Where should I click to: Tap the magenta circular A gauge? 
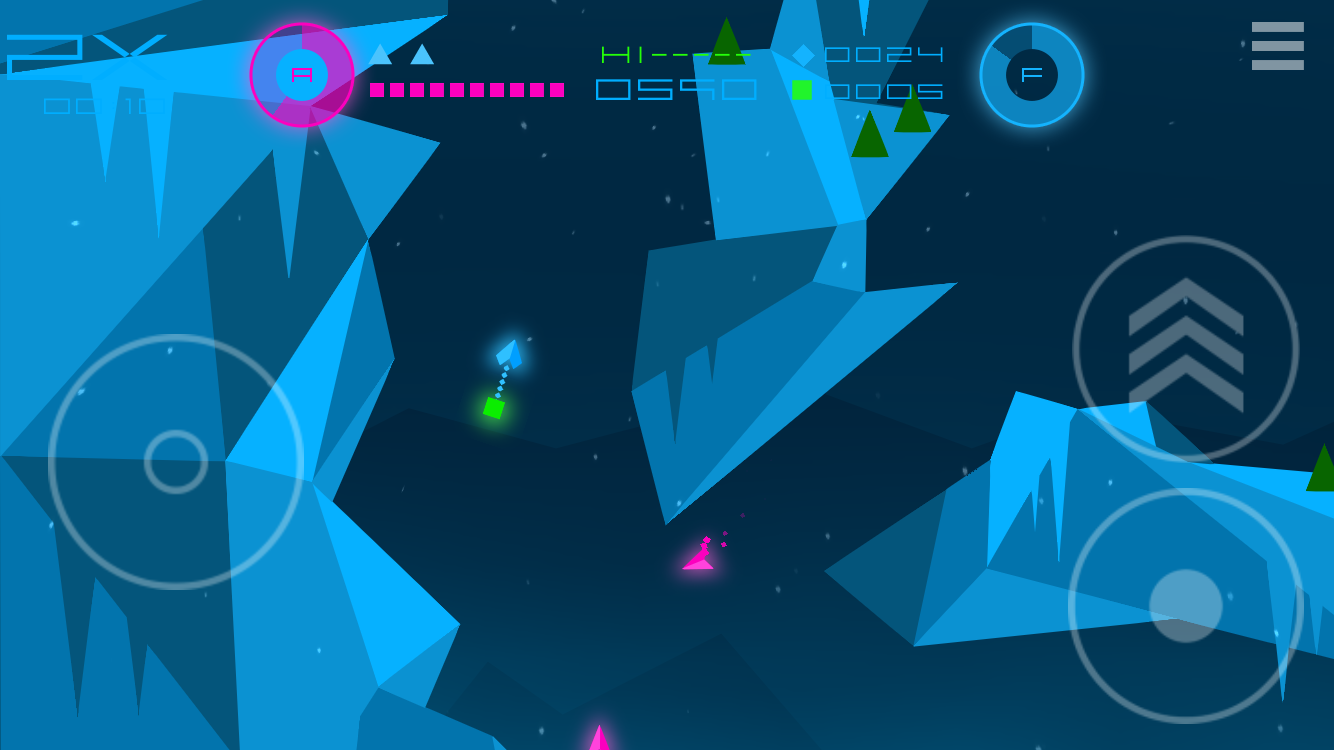pyautogui.click(x=302, y=75)
